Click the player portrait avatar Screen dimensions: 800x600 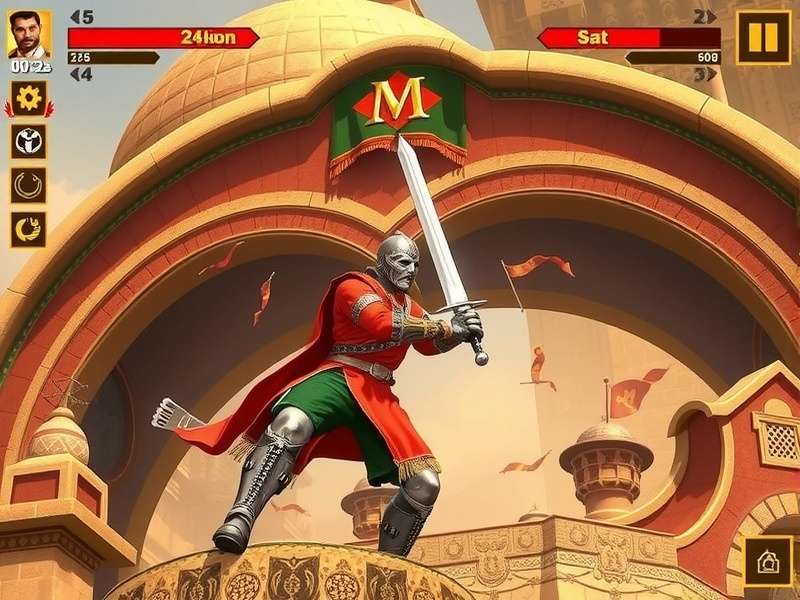point(29,35)
